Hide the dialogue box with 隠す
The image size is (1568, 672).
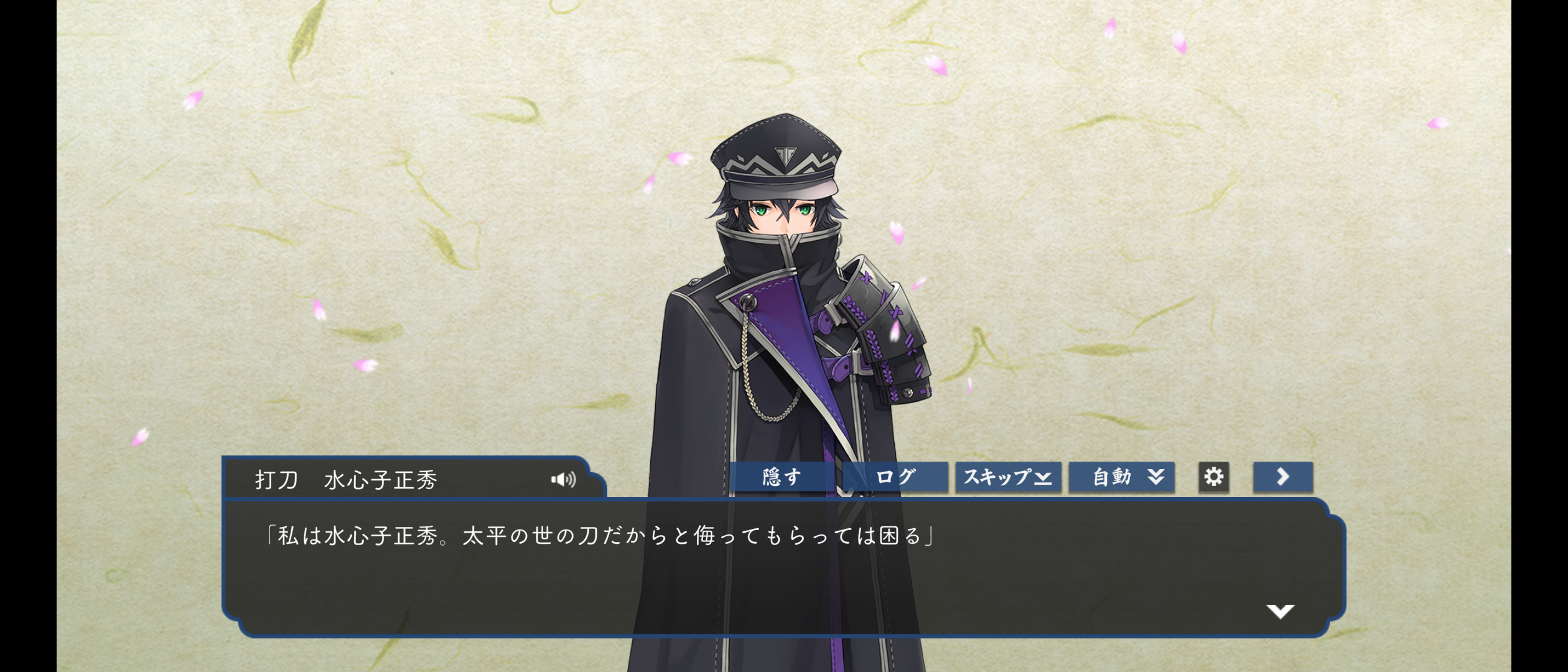point(782,477)
